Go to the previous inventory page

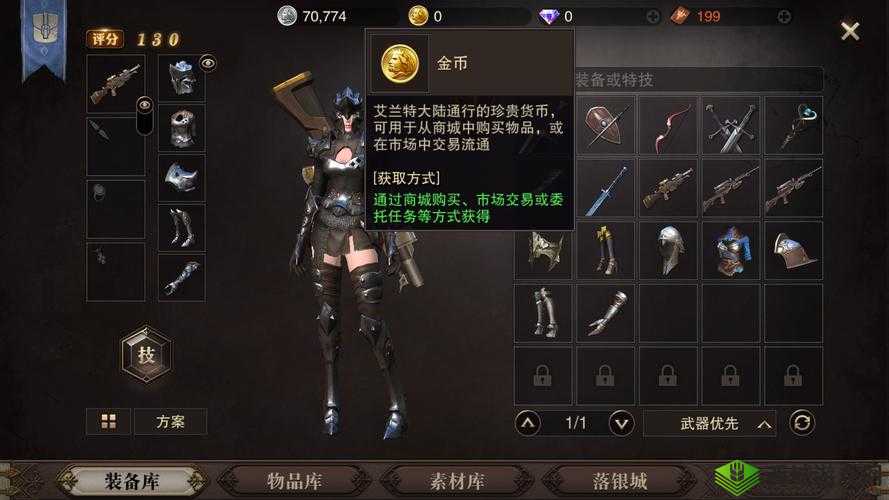[529, 423]
